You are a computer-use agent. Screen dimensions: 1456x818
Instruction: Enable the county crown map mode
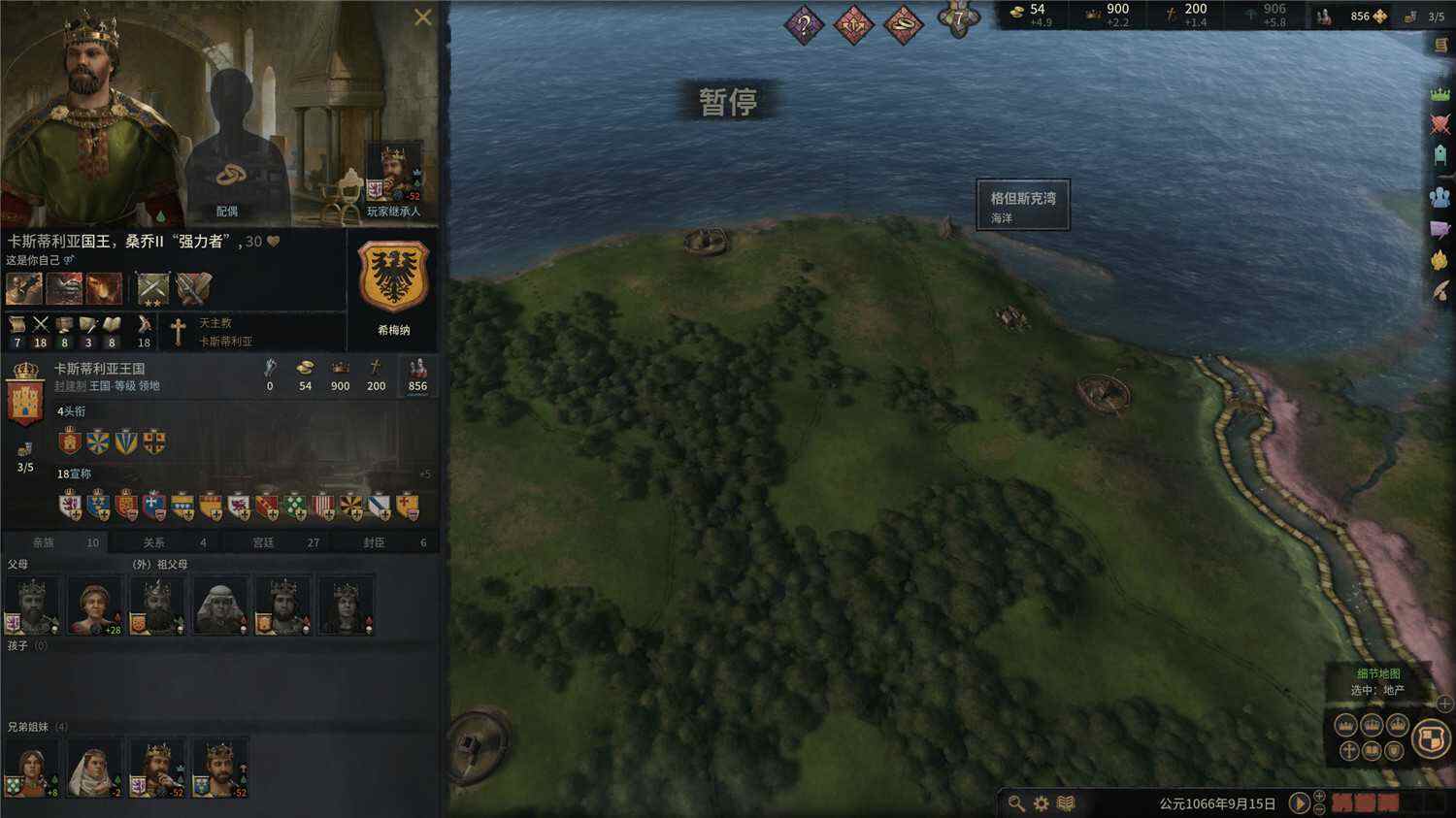1396,725
